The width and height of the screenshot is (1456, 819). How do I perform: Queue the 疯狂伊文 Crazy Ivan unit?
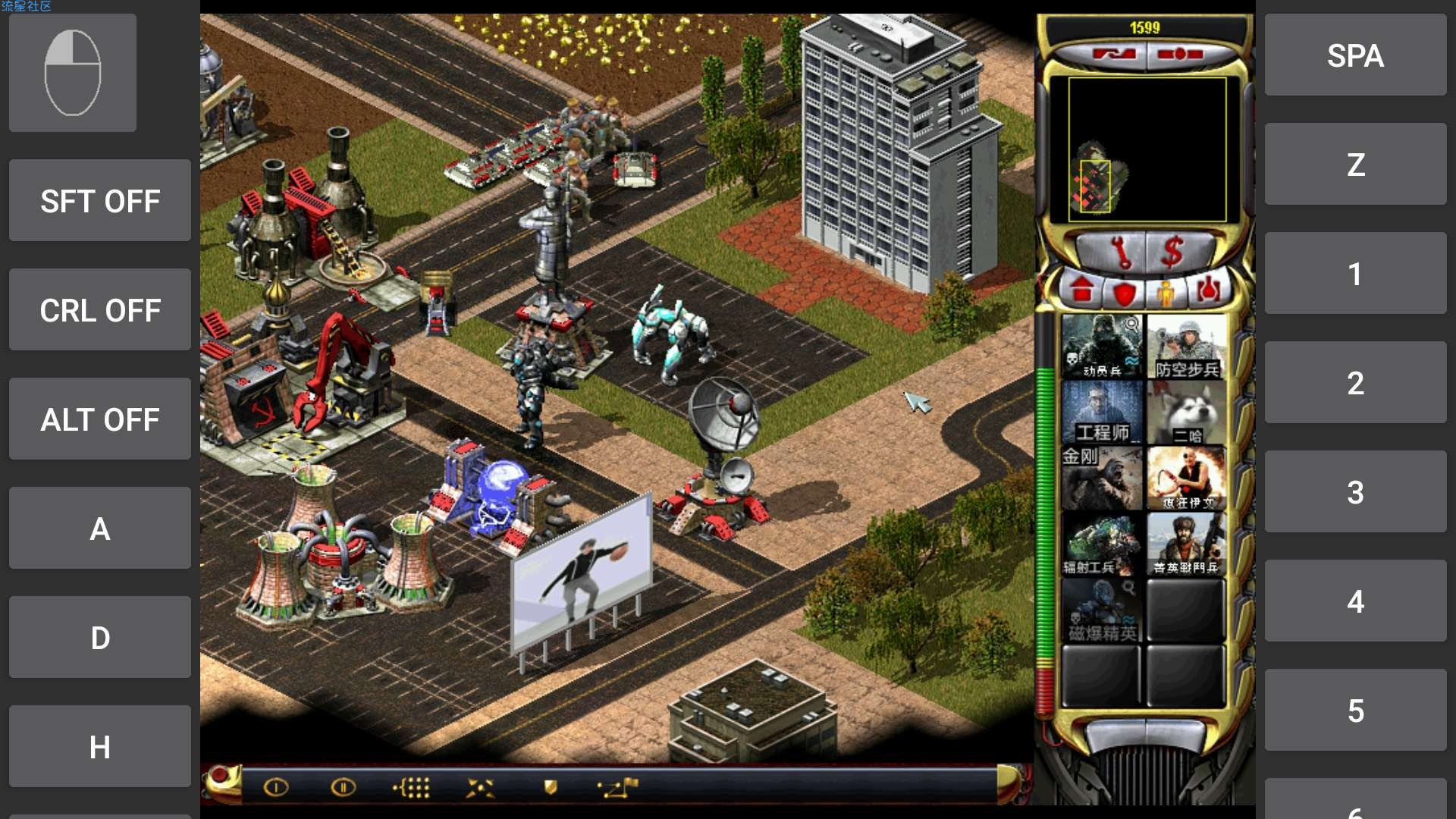(x=1186, y=478)
